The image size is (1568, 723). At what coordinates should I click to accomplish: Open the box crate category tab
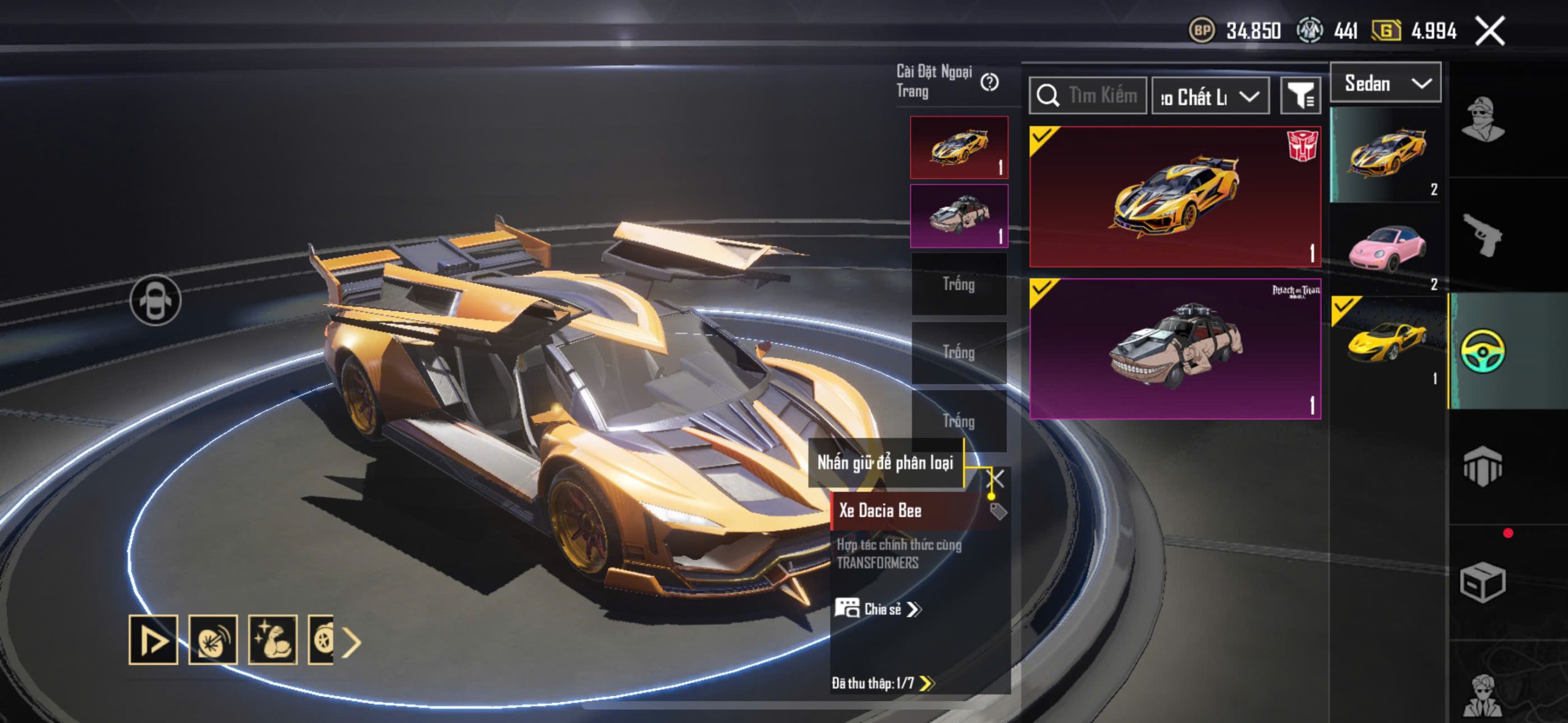click(x=1483, y=582)
